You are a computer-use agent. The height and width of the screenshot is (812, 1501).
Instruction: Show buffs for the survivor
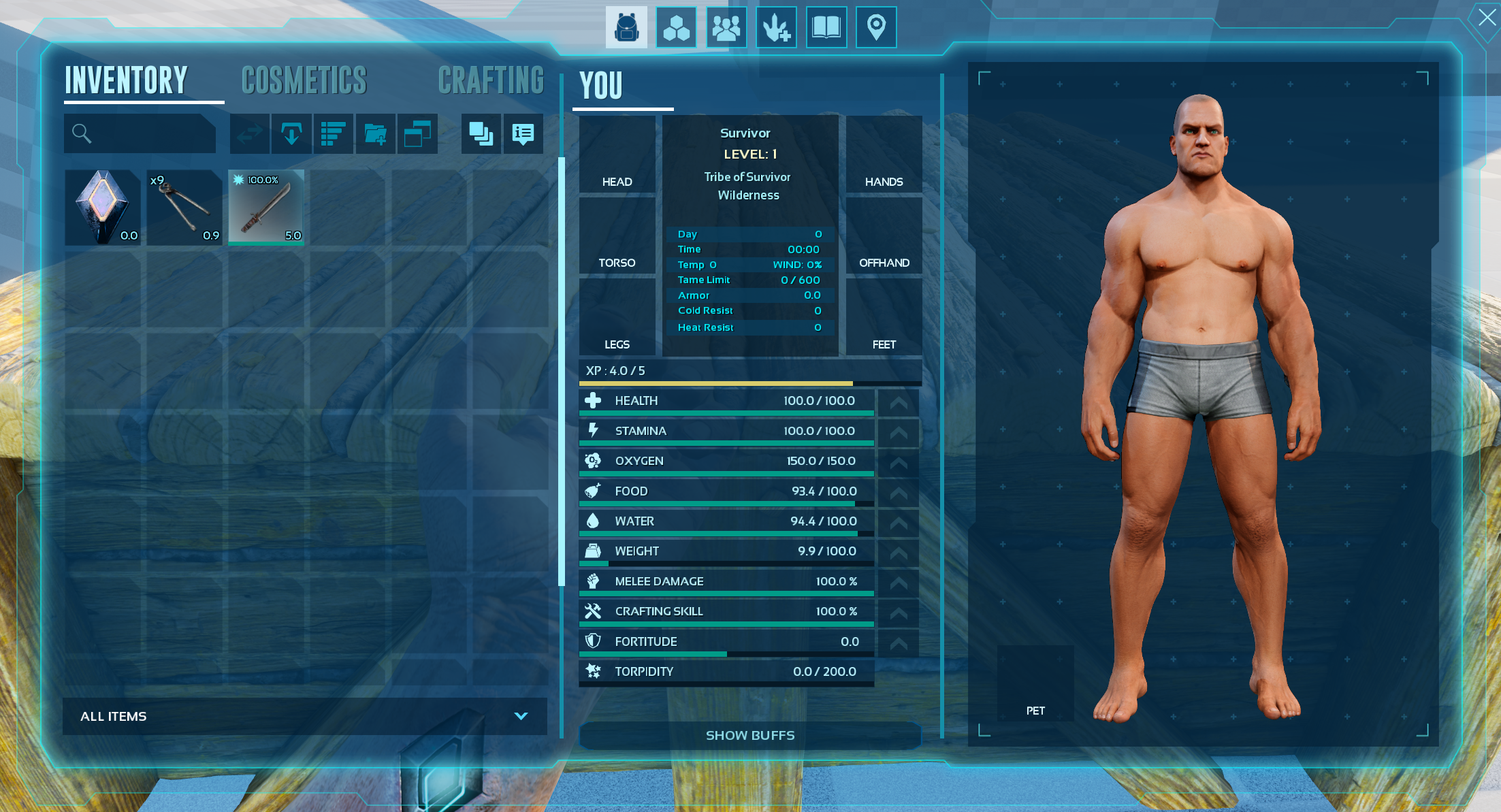coord(749,735)
